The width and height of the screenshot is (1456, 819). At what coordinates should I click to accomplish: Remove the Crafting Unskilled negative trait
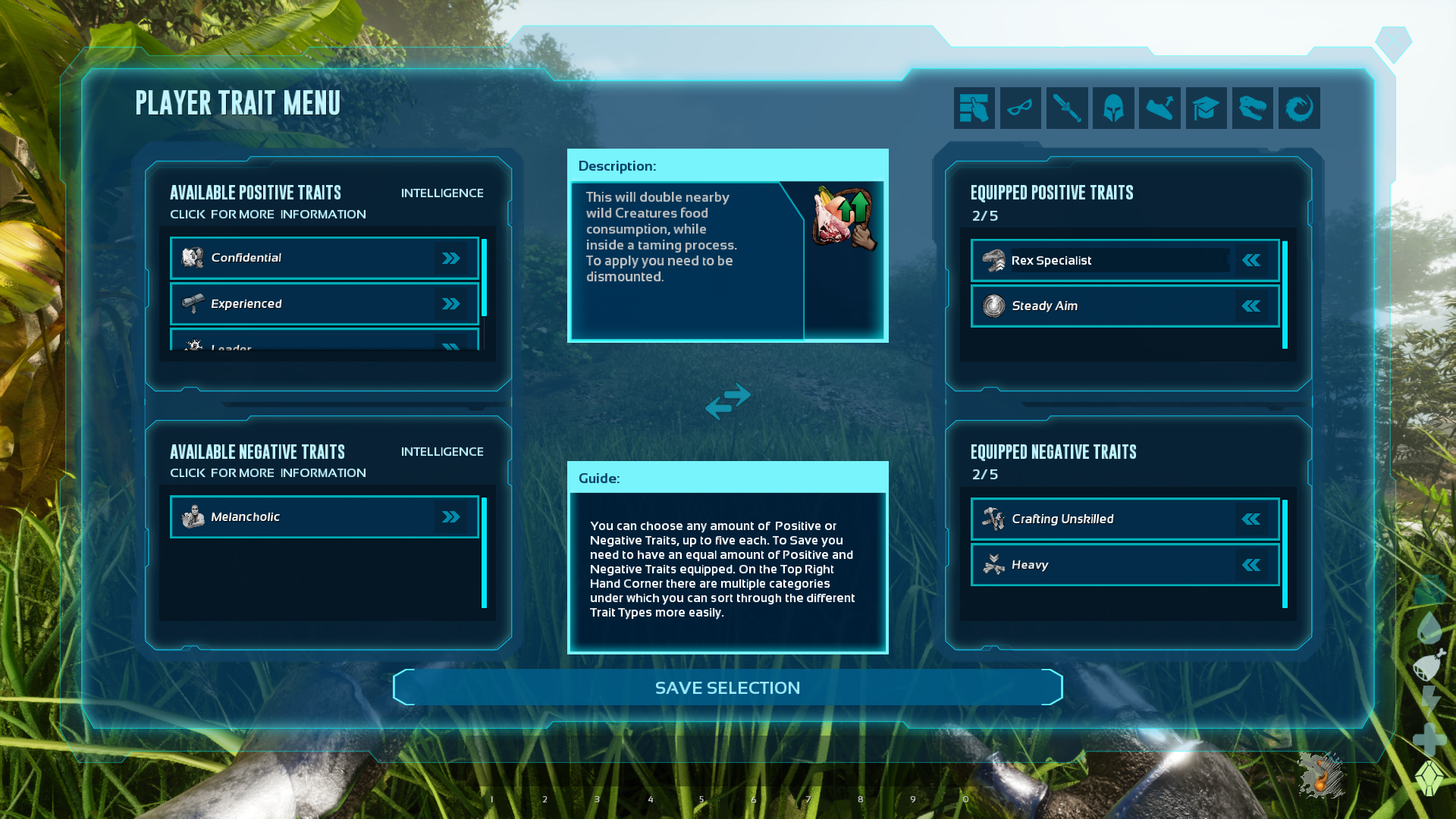(1251, 519)
